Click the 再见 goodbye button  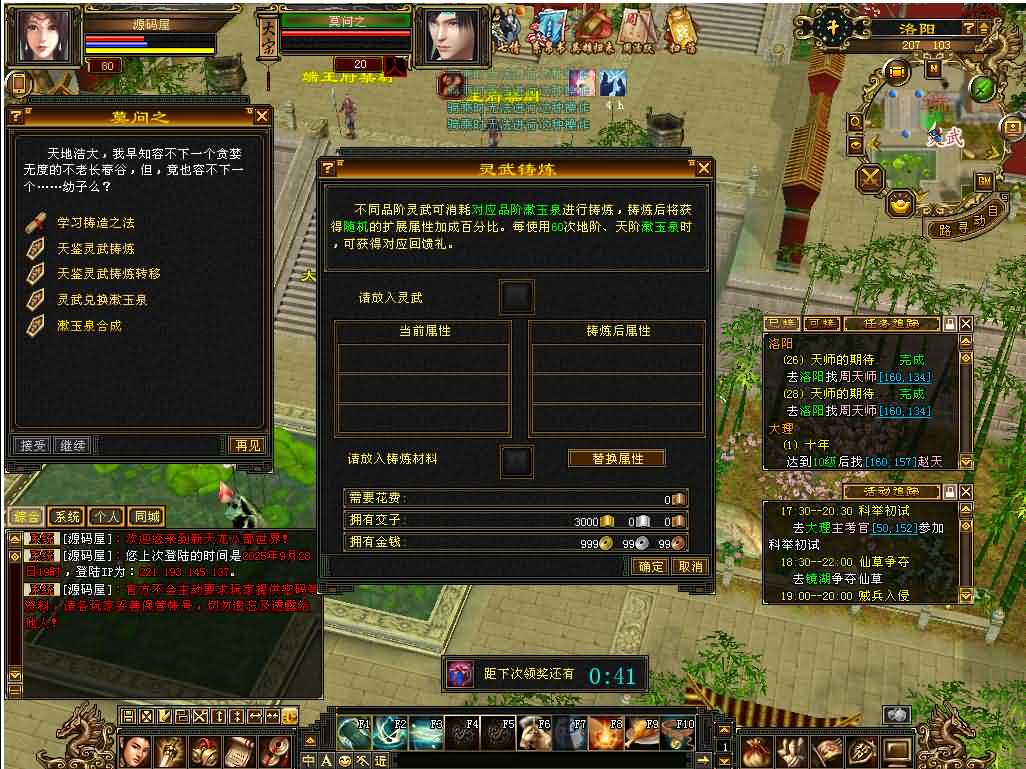click(247, 445)
